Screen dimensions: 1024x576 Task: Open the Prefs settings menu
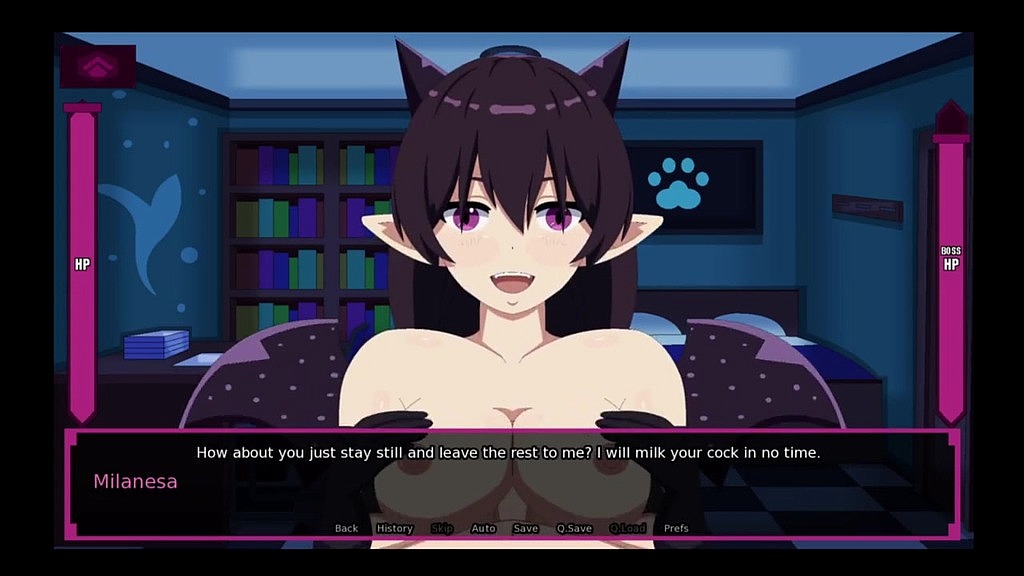pos(676,528)
